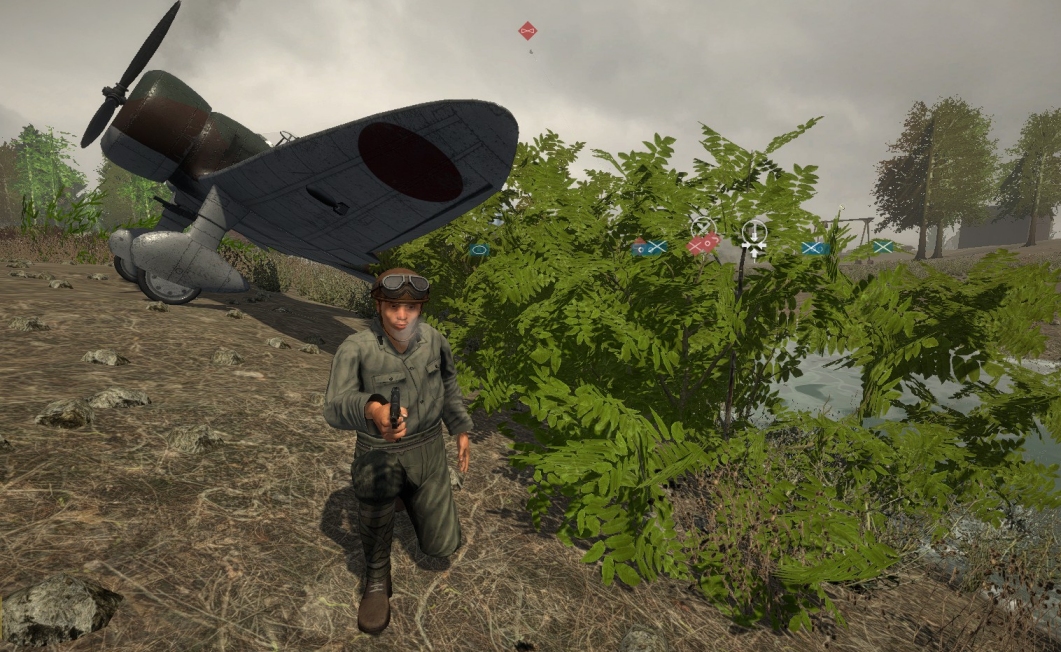Select the red diamond enemy aircraft marker
Screen dimensions: 1061x652
point(527,30)
